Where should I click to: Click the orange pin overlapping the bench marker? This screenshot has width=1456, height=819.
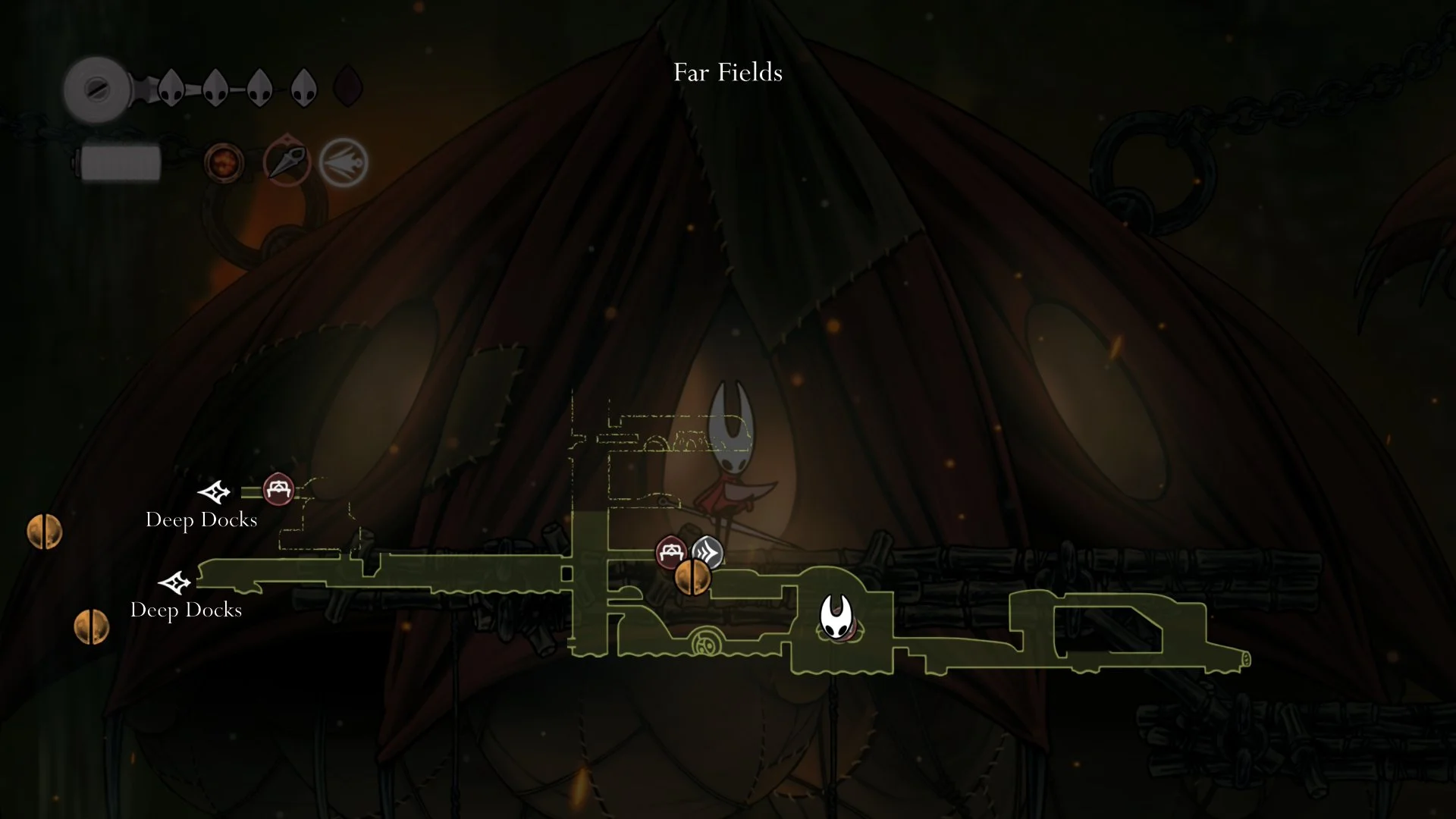pos(693,578)
